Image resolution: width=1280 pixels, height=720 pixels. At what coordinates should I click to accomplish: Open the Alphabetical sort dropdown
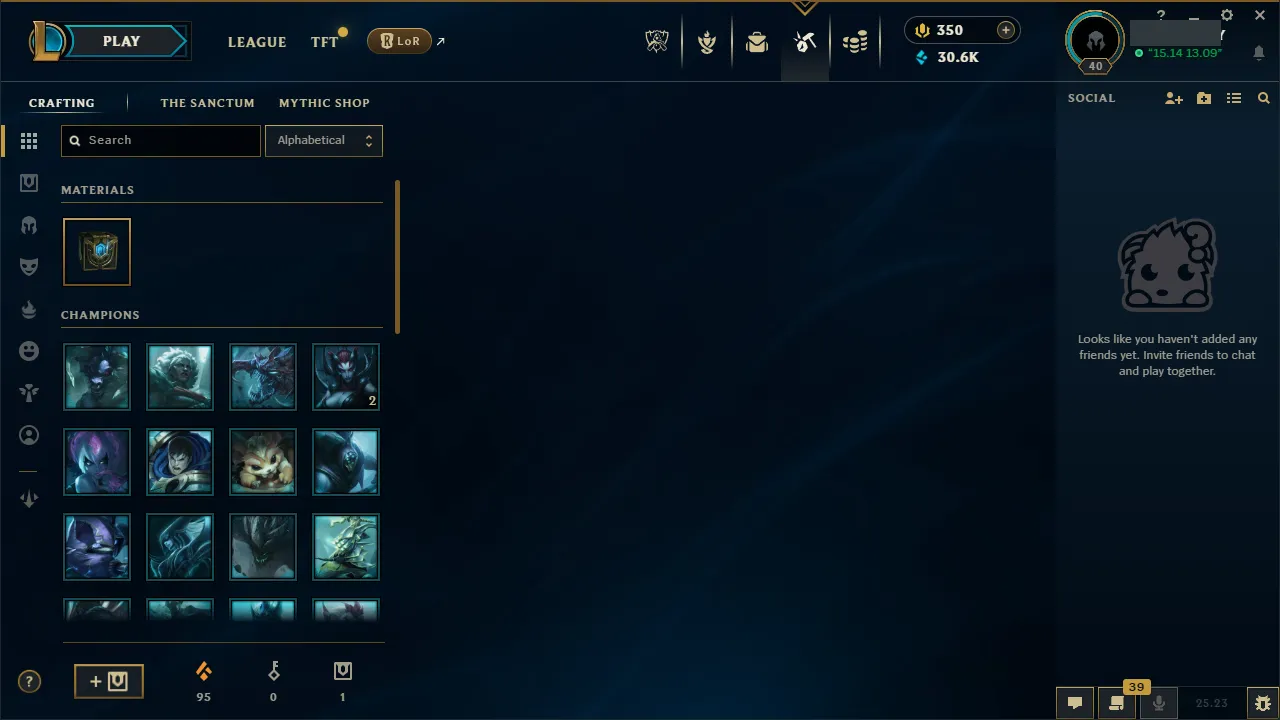[323, 140]
